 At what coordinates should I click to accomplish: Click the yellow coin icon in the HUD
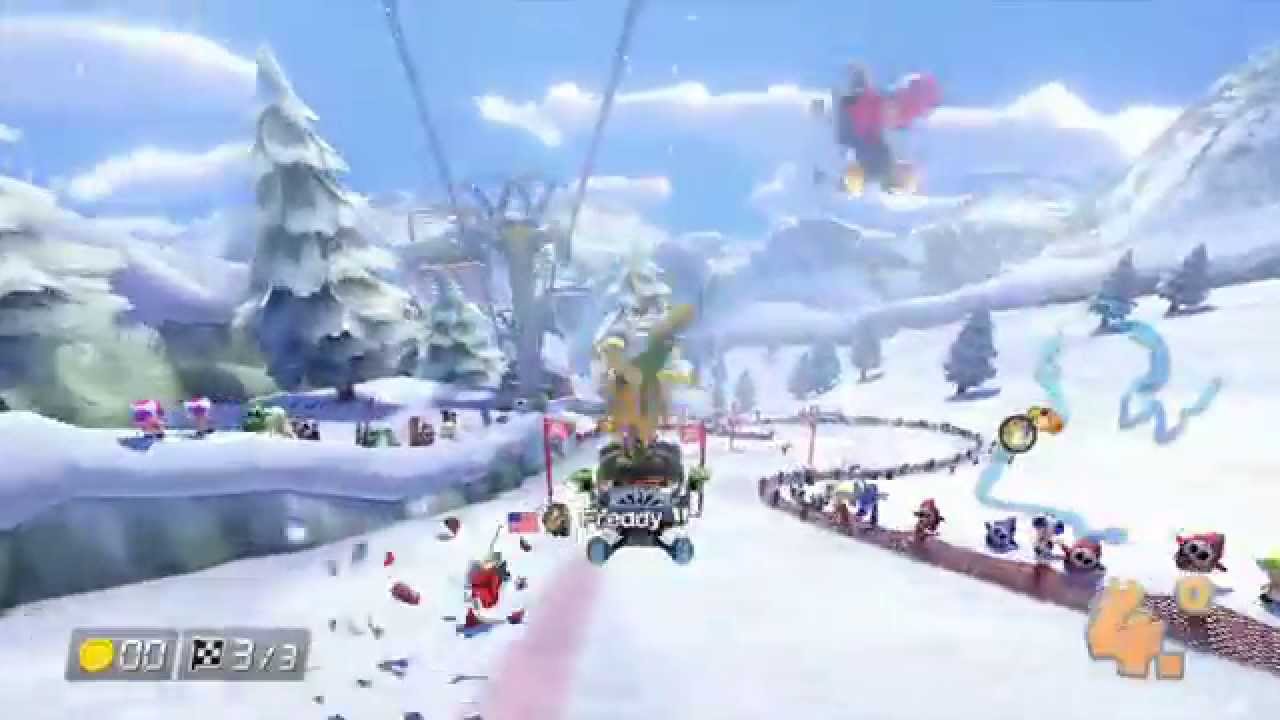click(97, 657)
